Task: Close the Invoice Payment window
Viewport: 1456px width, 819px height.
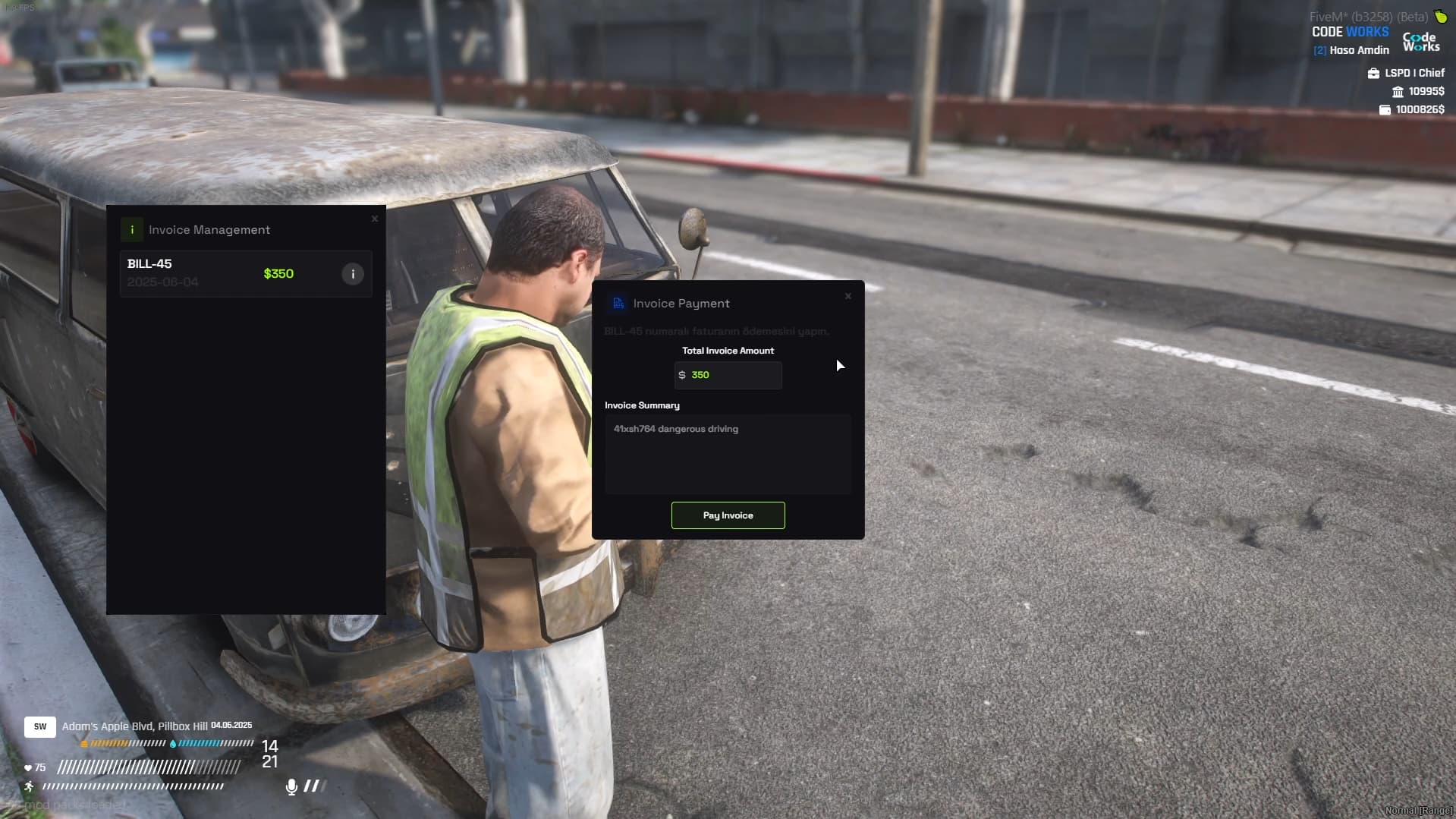Action: [848, 296]
